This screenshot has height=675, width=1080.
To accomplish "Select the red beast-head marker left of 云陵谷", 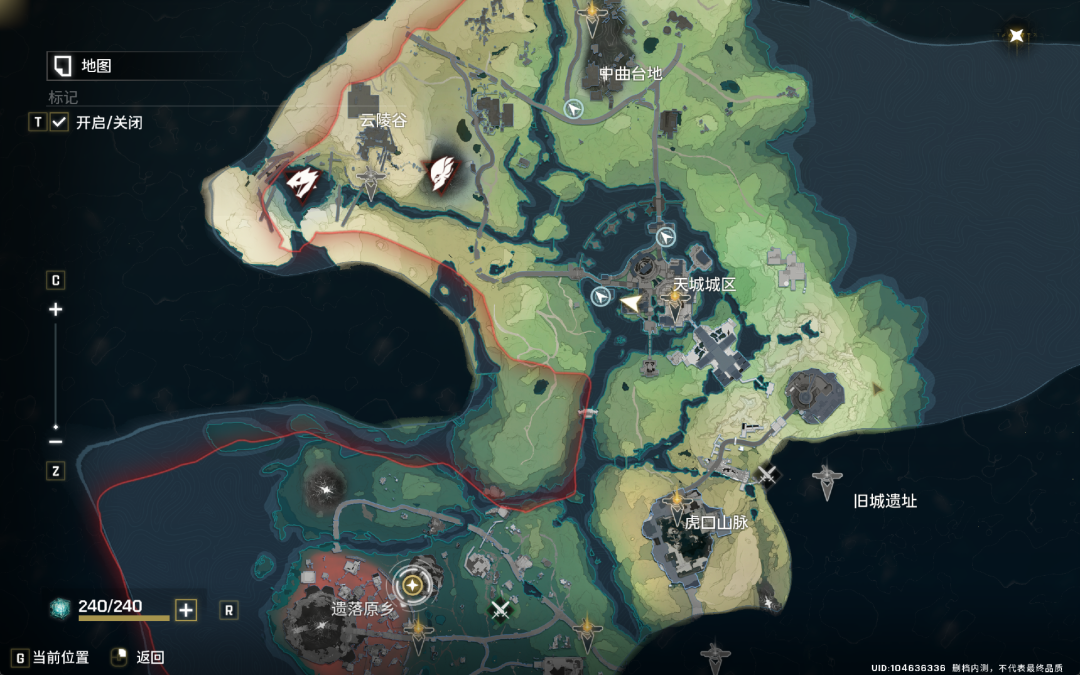I will pos(300,181).
